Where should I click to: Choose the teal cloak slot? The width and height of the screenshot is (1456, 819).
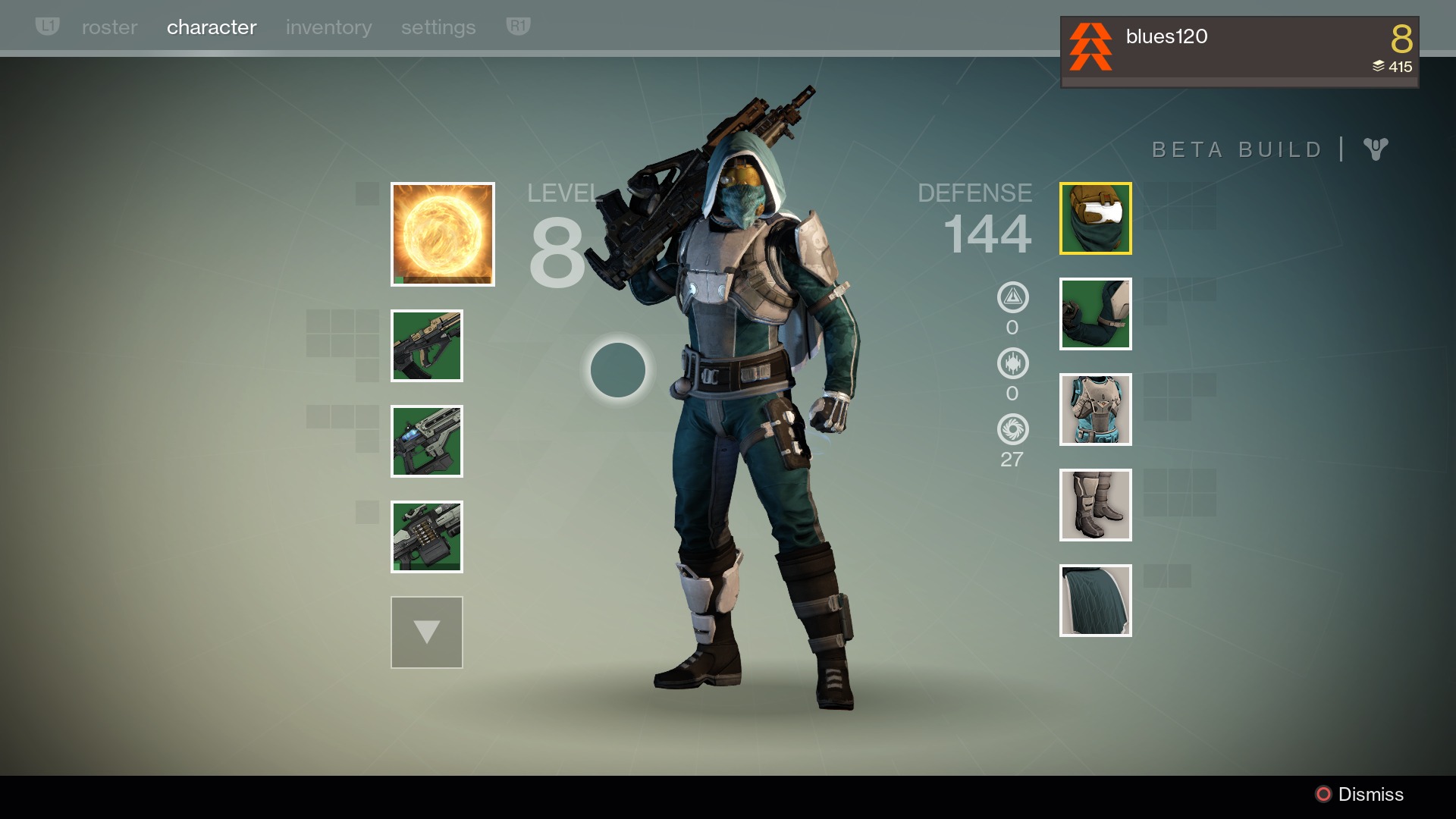coord(1096,601)
